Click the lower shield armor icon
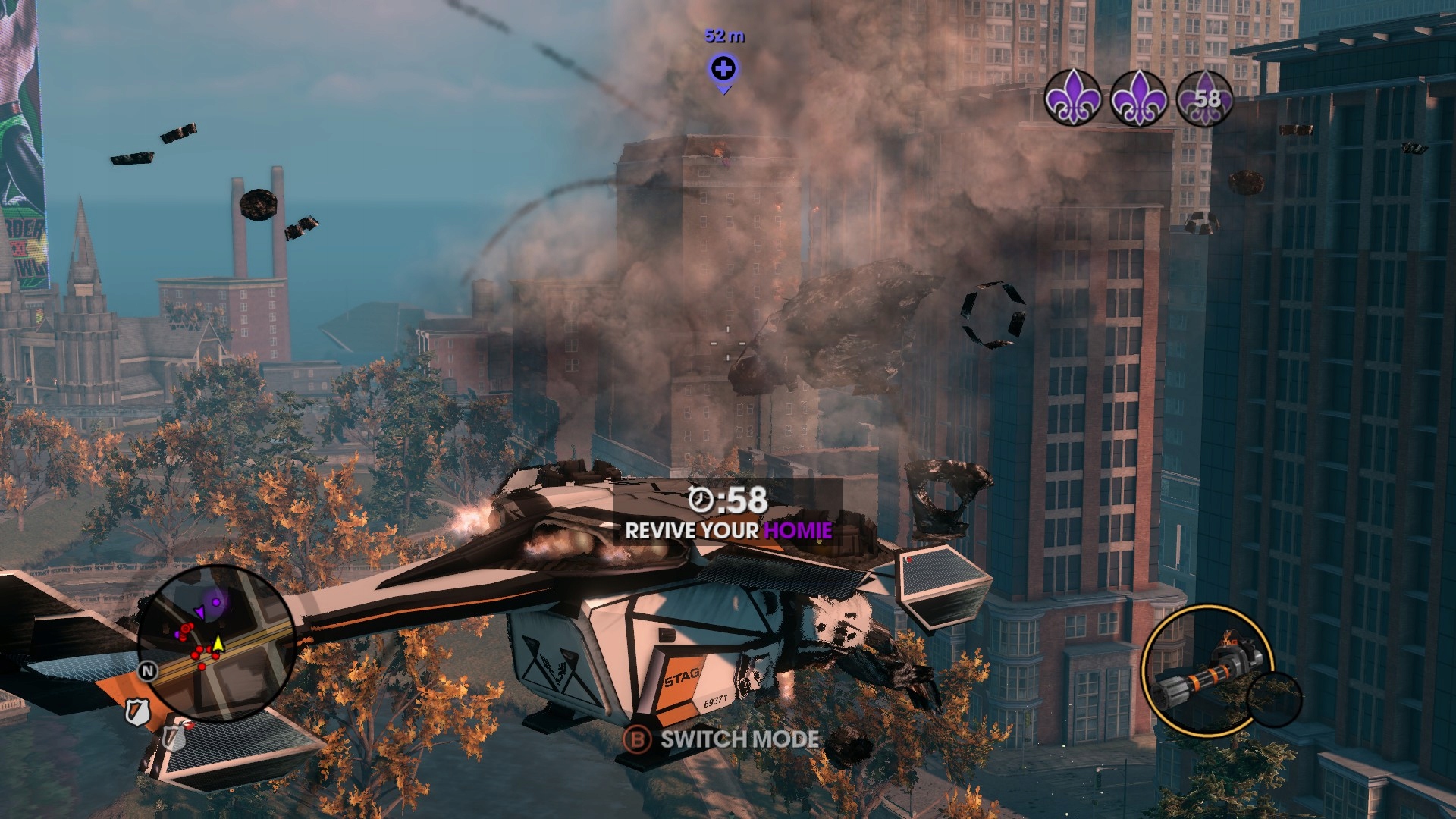Screen dimensions: 1456x819 175,737
